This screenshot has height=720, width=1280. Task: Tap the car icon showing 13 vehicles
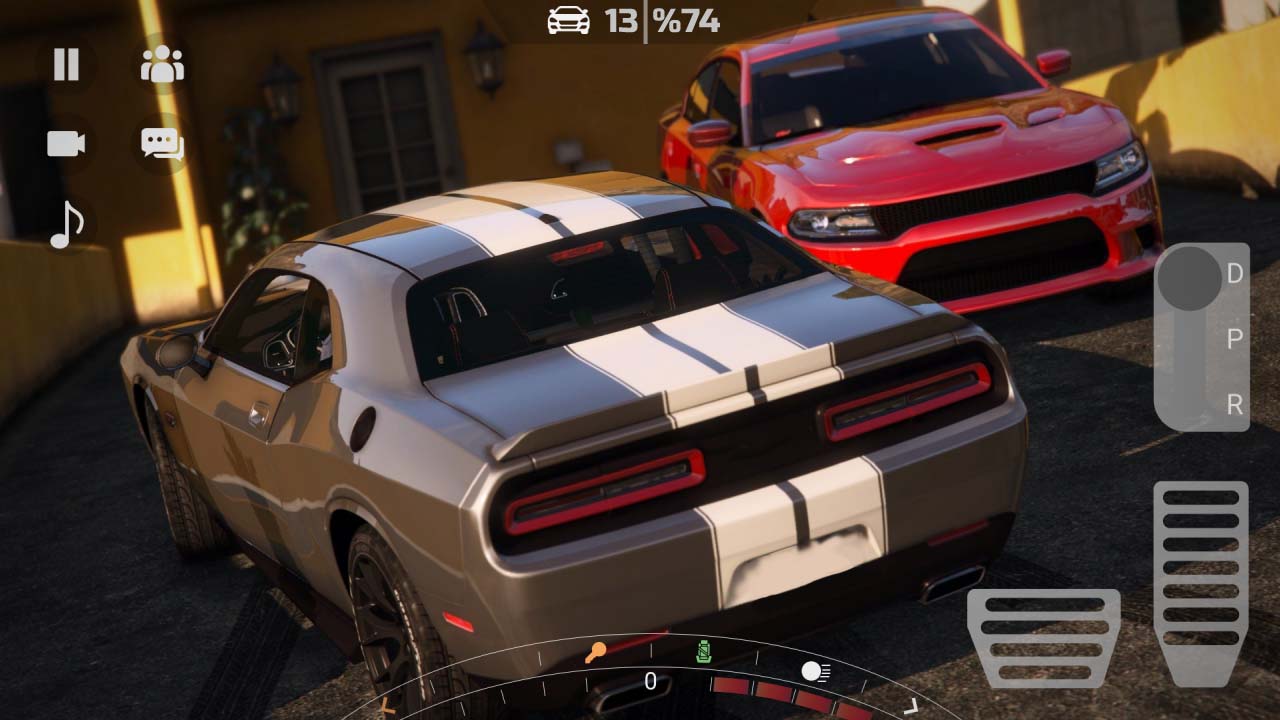(566, 21)
